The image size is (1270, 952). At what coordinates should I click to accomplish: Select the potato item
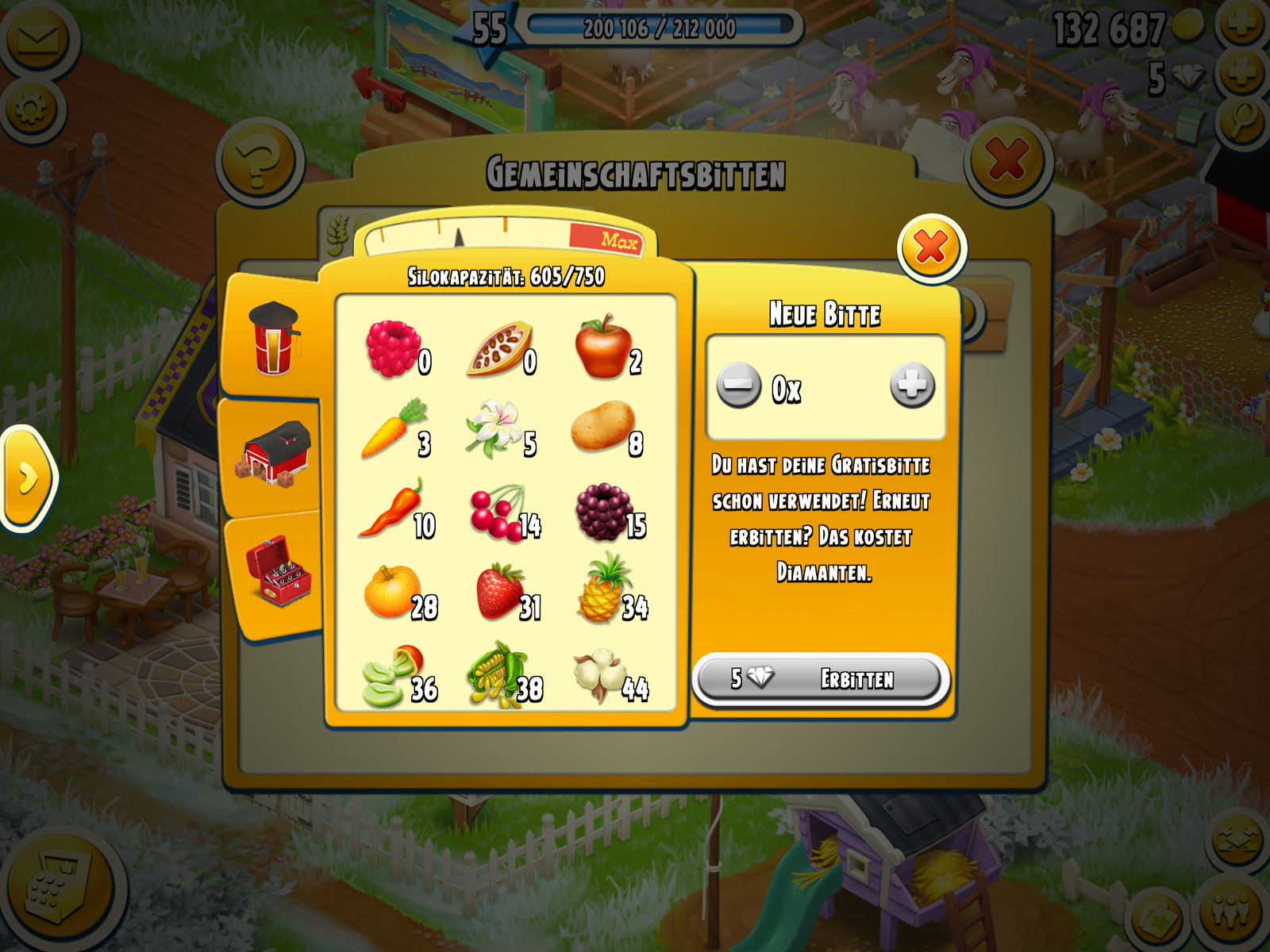click(x=603, y=427)
